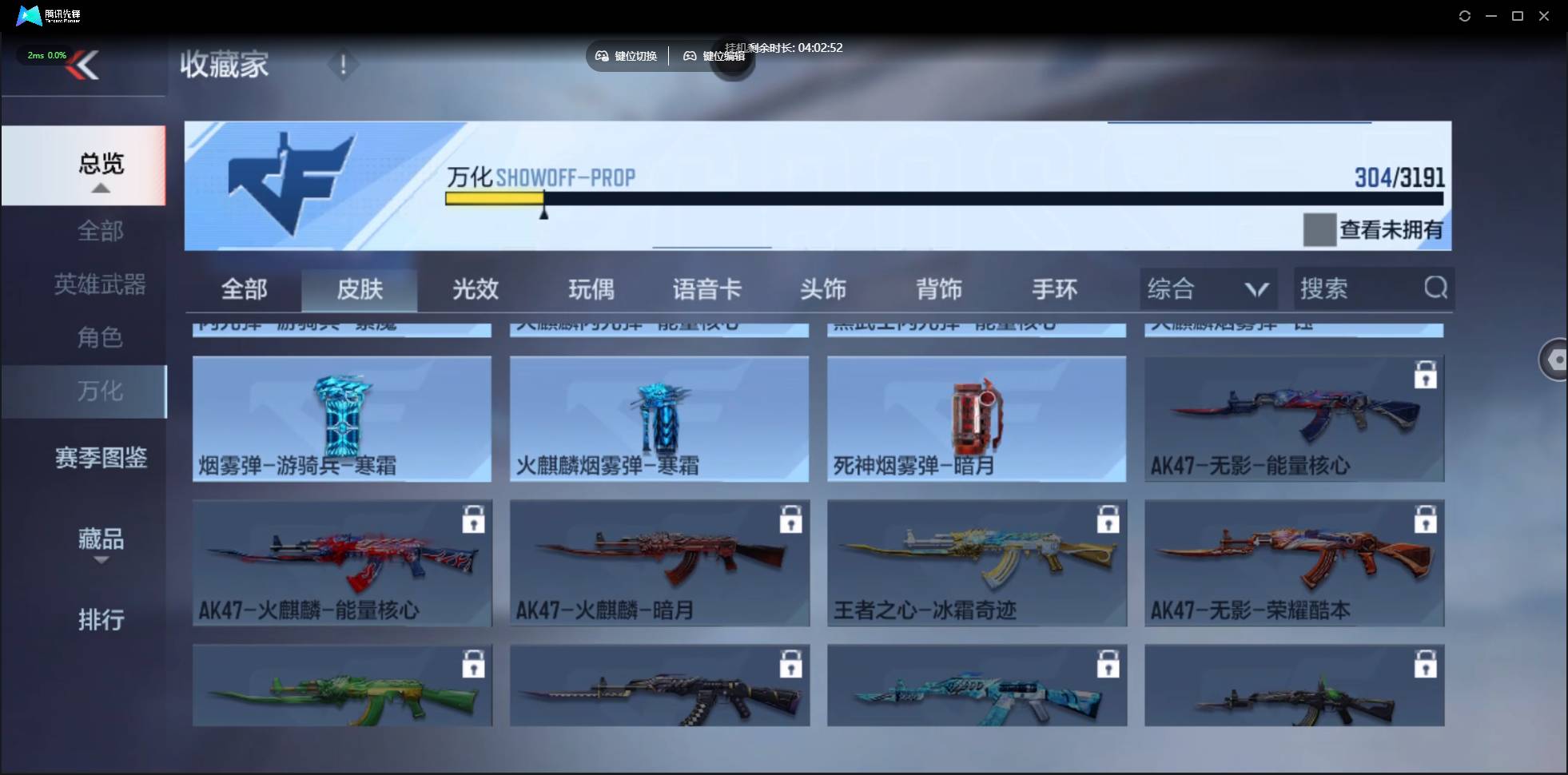Open 赛季图鉴 from the sidebar
Image resolution: width=1568 pixels, height=775 pixels.
tap(101, 457)
